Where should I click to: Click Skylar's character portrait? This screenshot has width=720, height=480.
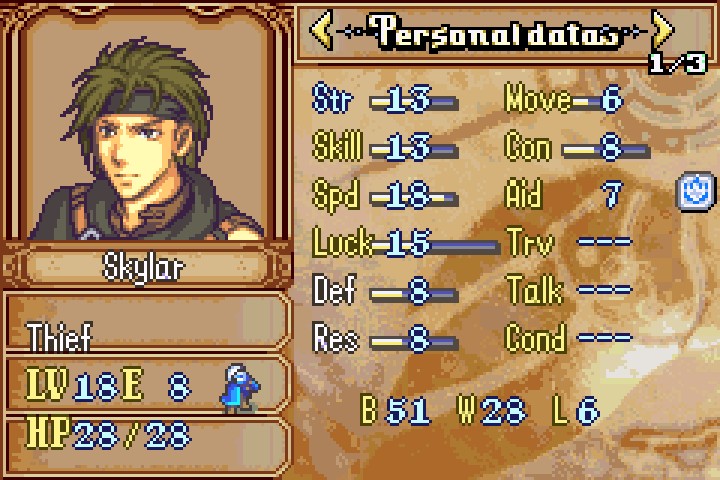tap(146, 128)
